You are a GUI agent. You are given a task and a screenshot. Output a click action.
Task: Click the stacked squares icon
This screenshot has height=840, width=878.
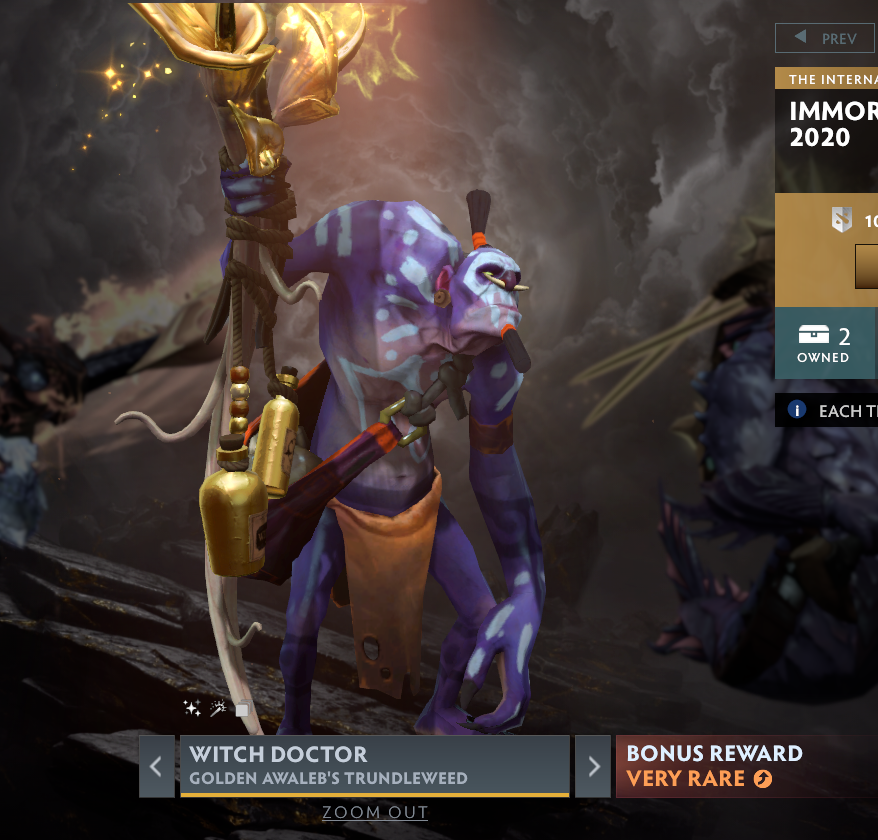[x=241, y=710]
